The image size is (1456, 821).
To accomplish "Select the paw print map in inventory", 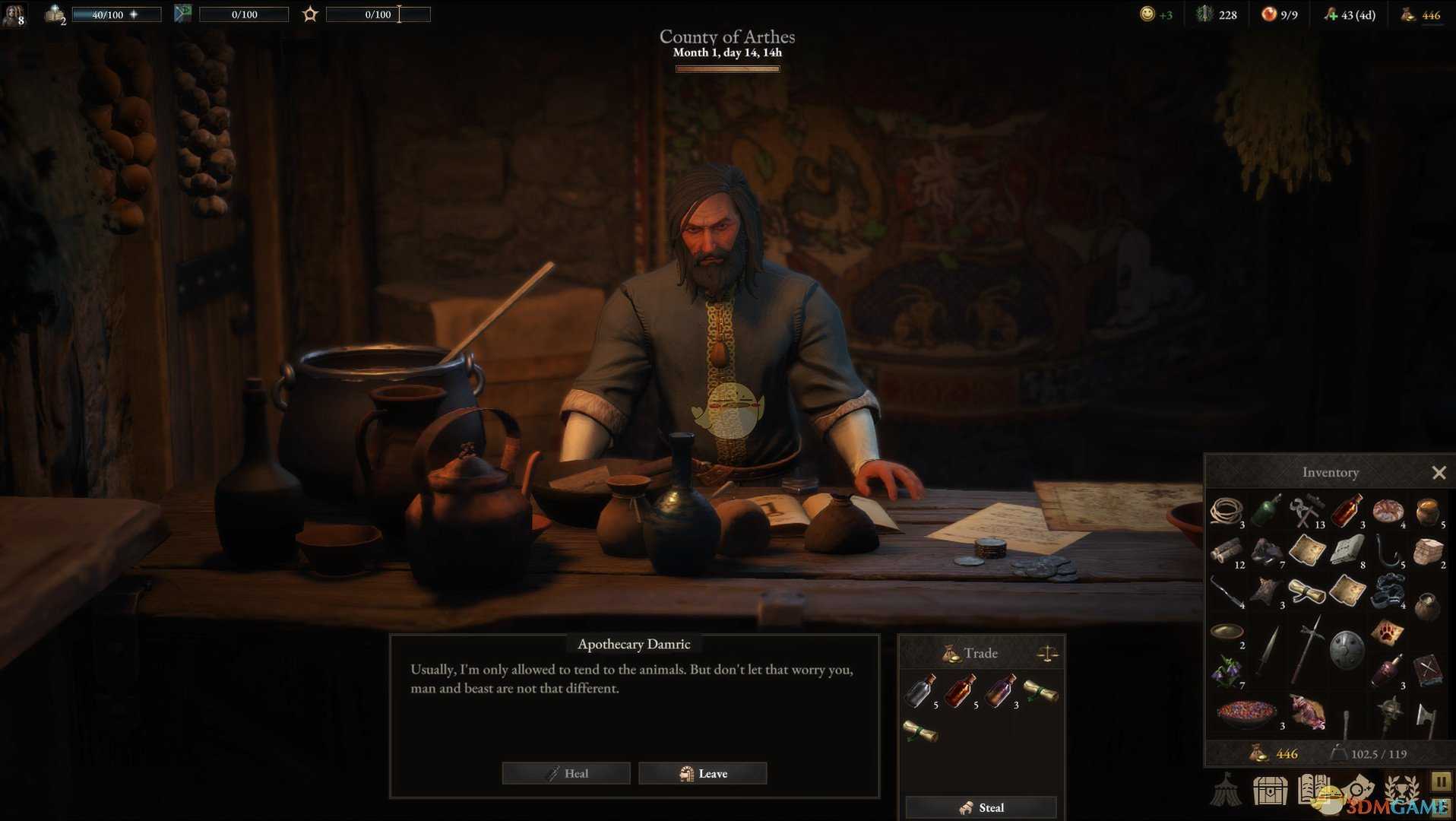I will click(x=1387, y=631).
